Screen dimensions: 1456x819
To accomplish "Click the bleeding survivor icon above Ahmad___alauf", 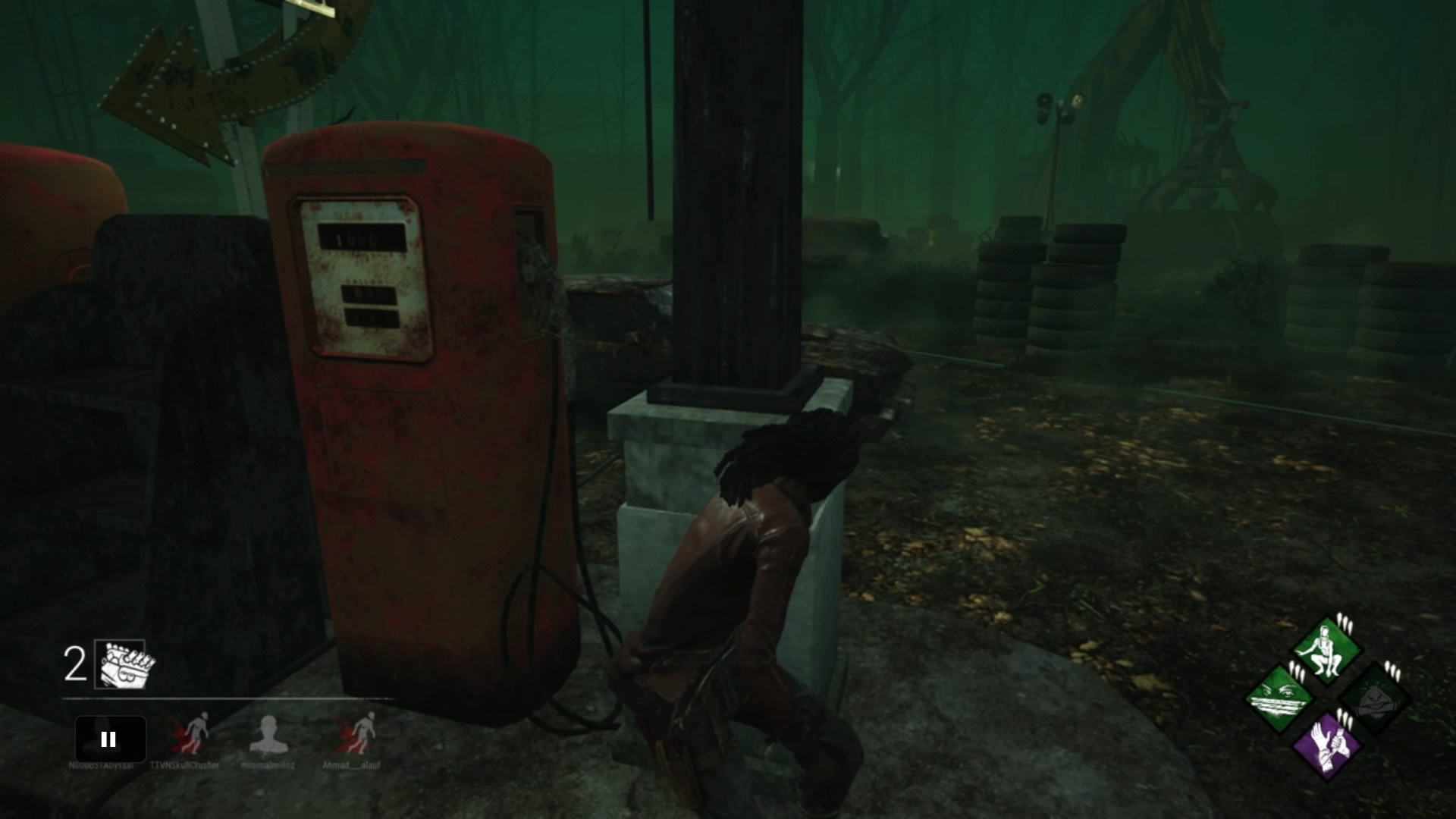I will tap(361, 733).
